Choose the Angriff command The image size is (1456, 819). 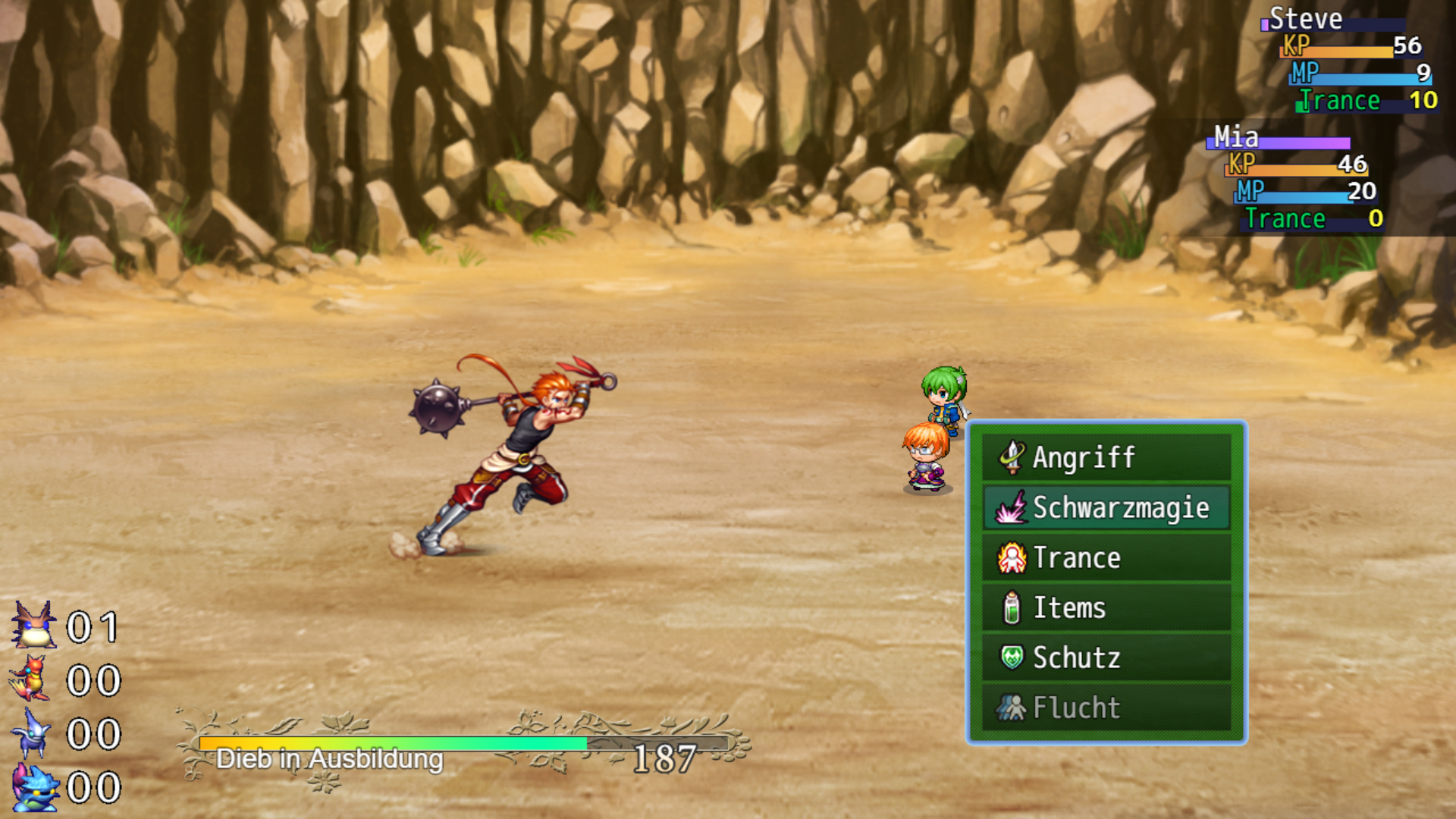pos(1106,457)
